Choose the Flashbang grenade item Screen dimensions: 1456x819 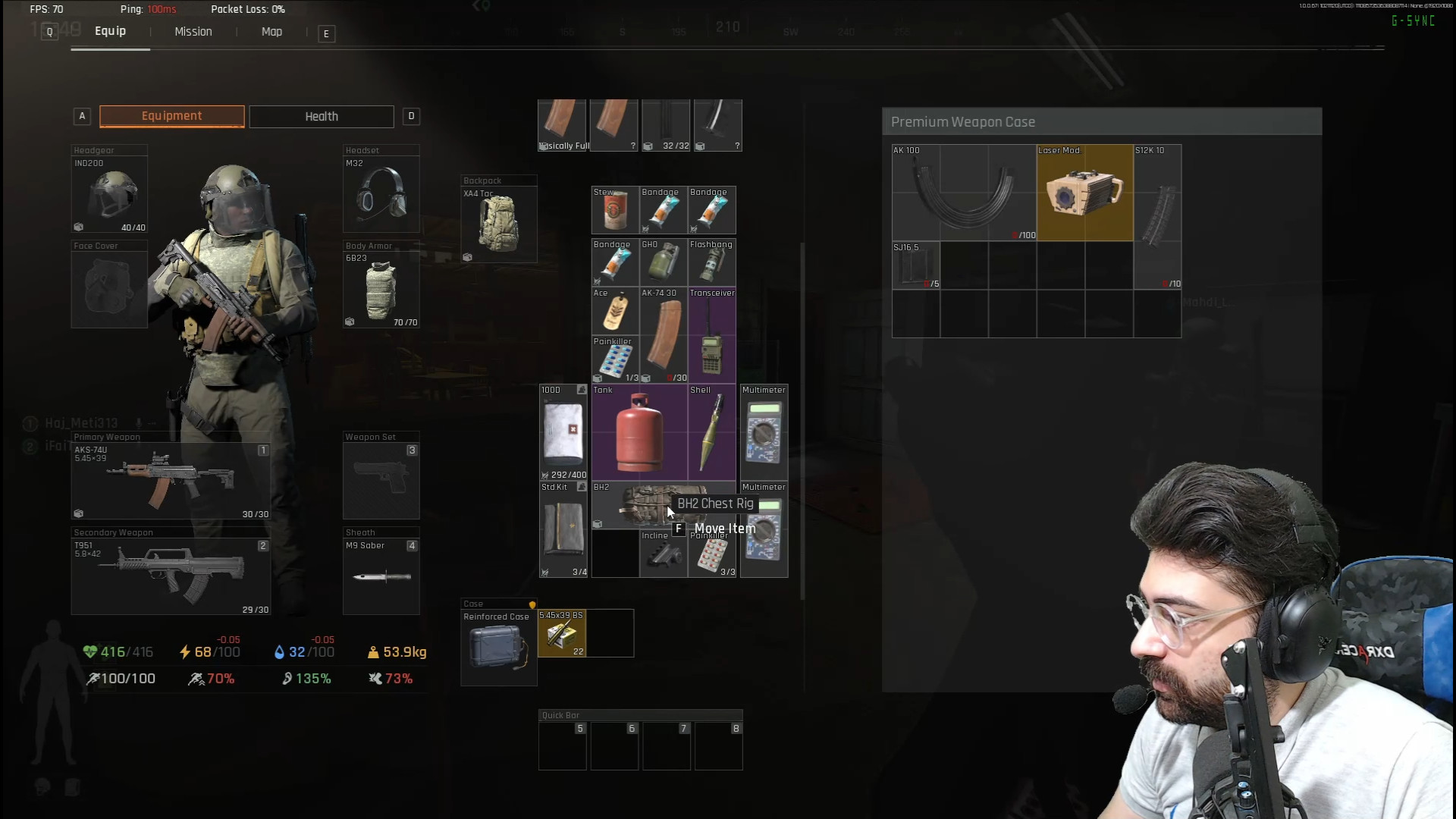(712, 262)
